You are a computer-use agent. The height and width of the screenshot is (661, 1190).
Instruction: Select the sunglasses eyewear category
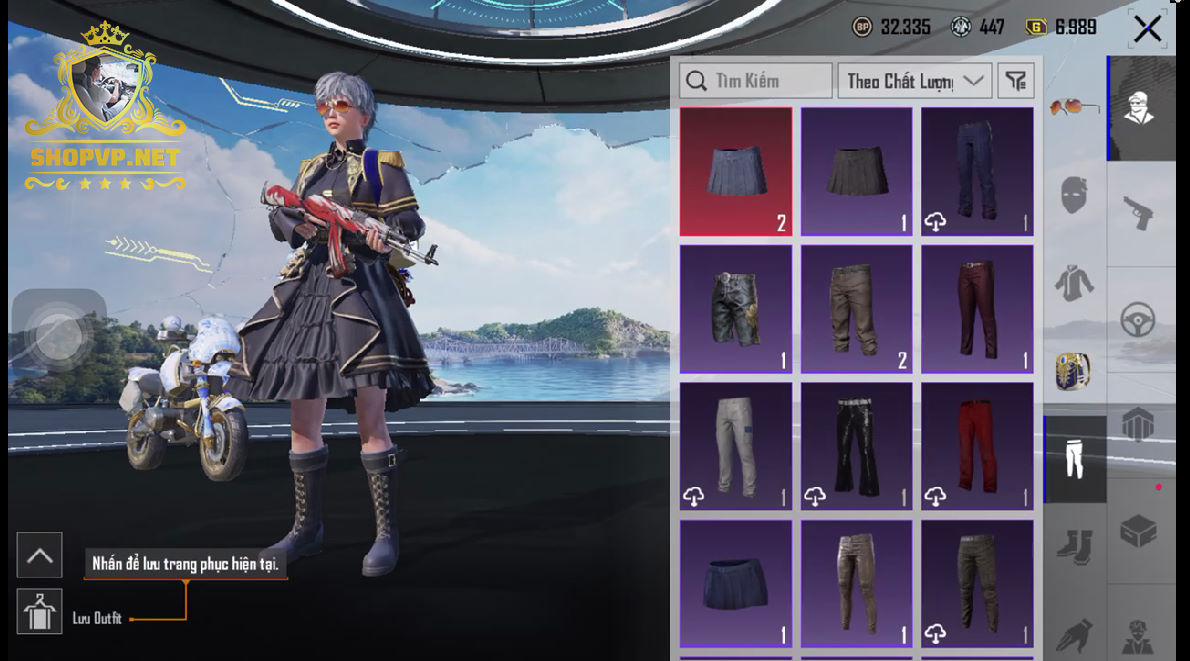point(1075,105)
